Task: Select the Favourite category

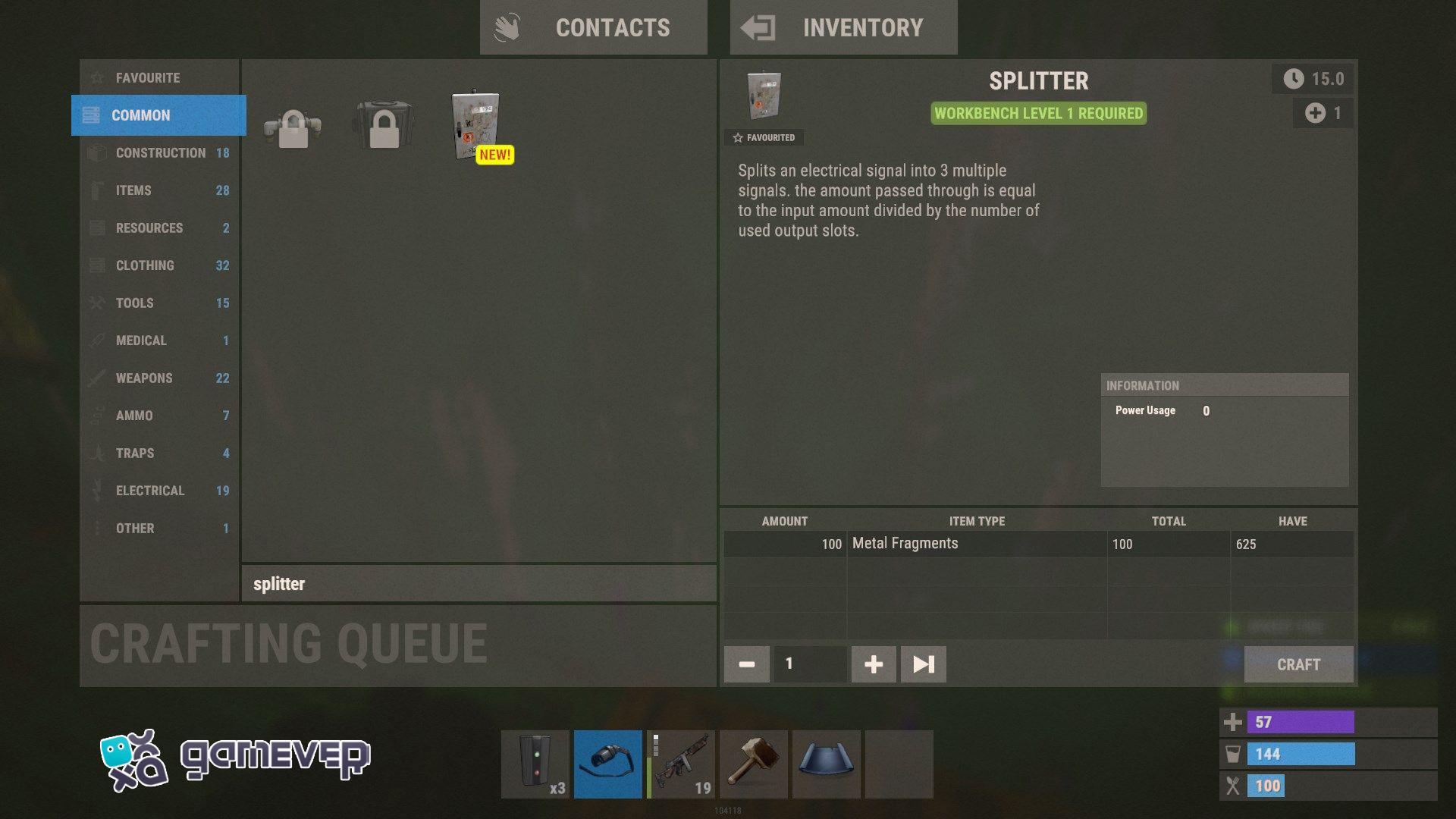Action: point(158,77)
